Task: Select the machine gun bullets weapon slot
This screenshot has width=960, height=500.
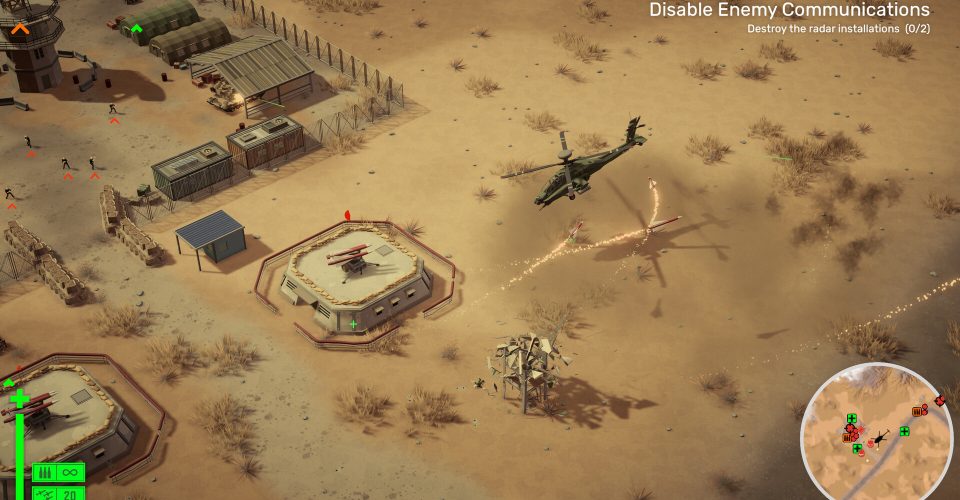Action: point(58,472)
